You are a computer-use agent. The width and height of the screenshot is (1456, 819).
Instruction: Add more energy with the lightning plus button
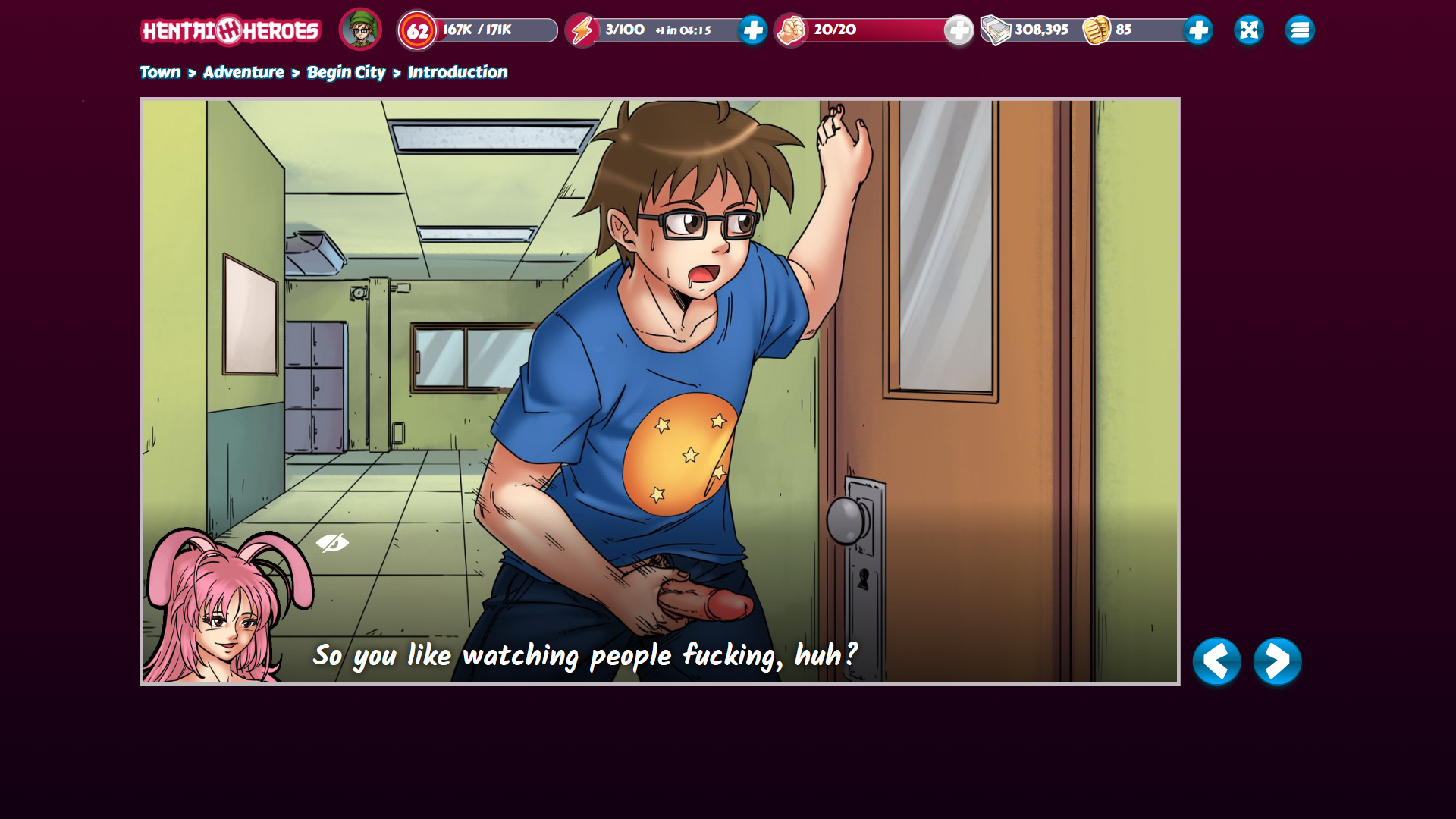(x=752, y=30)
